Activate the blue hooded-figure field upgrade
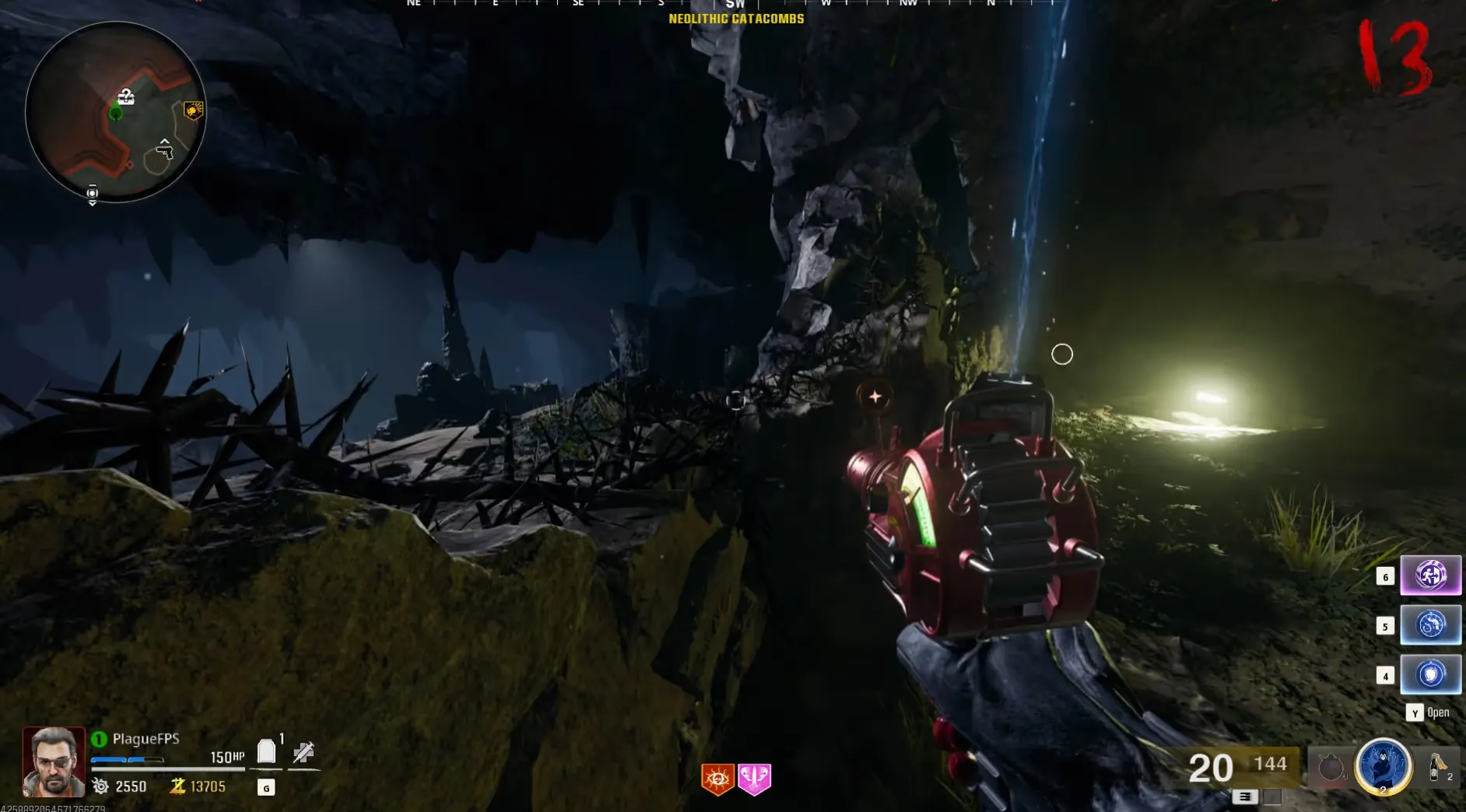Viewport: 1466px width, 812px height. [1383, 766]
